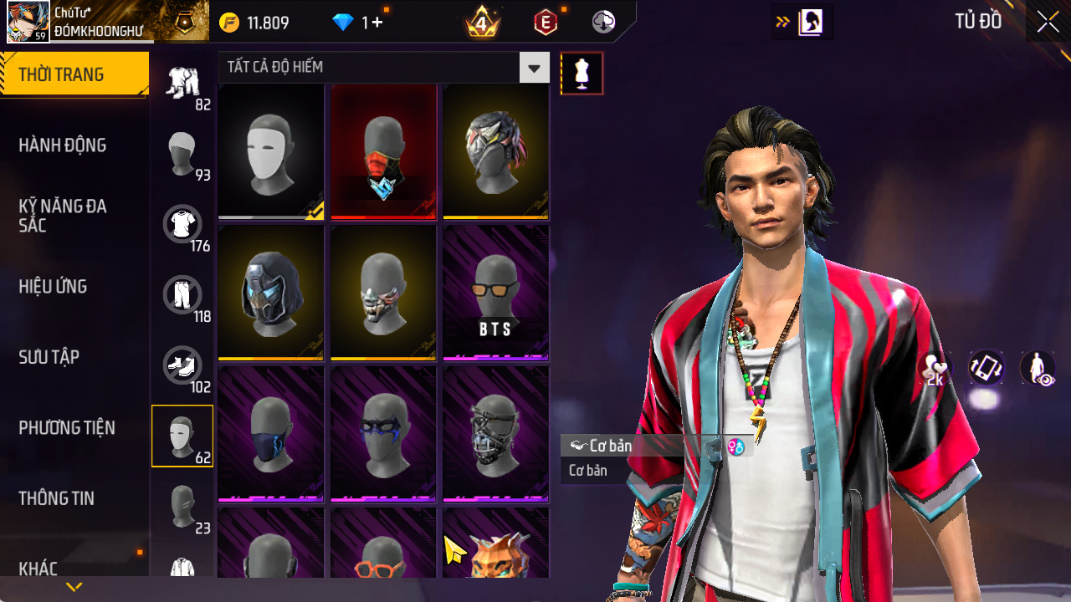1071x602 pixels.
Task: Open the TẤT CẢ ĐỘ HIẾM rarity dropdown
Action: 384,67
